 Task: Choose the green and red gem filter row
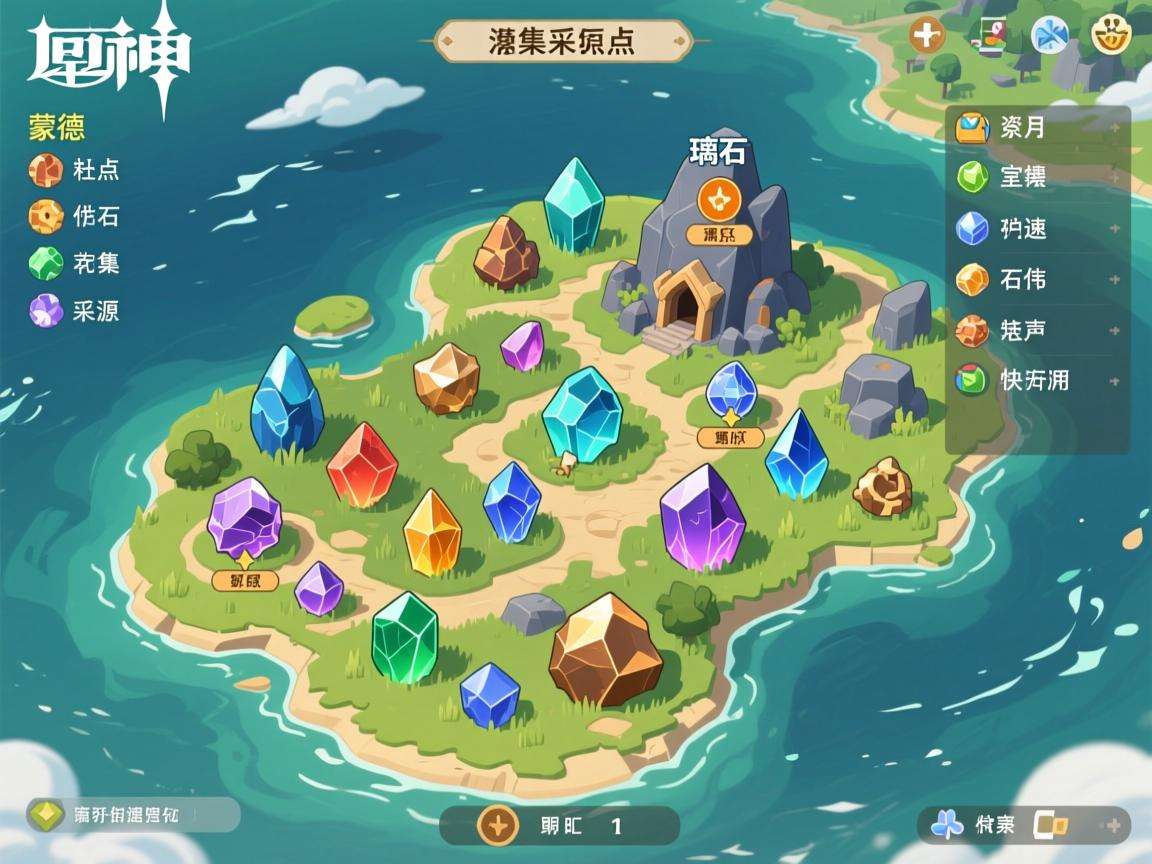click(1037, 380)
